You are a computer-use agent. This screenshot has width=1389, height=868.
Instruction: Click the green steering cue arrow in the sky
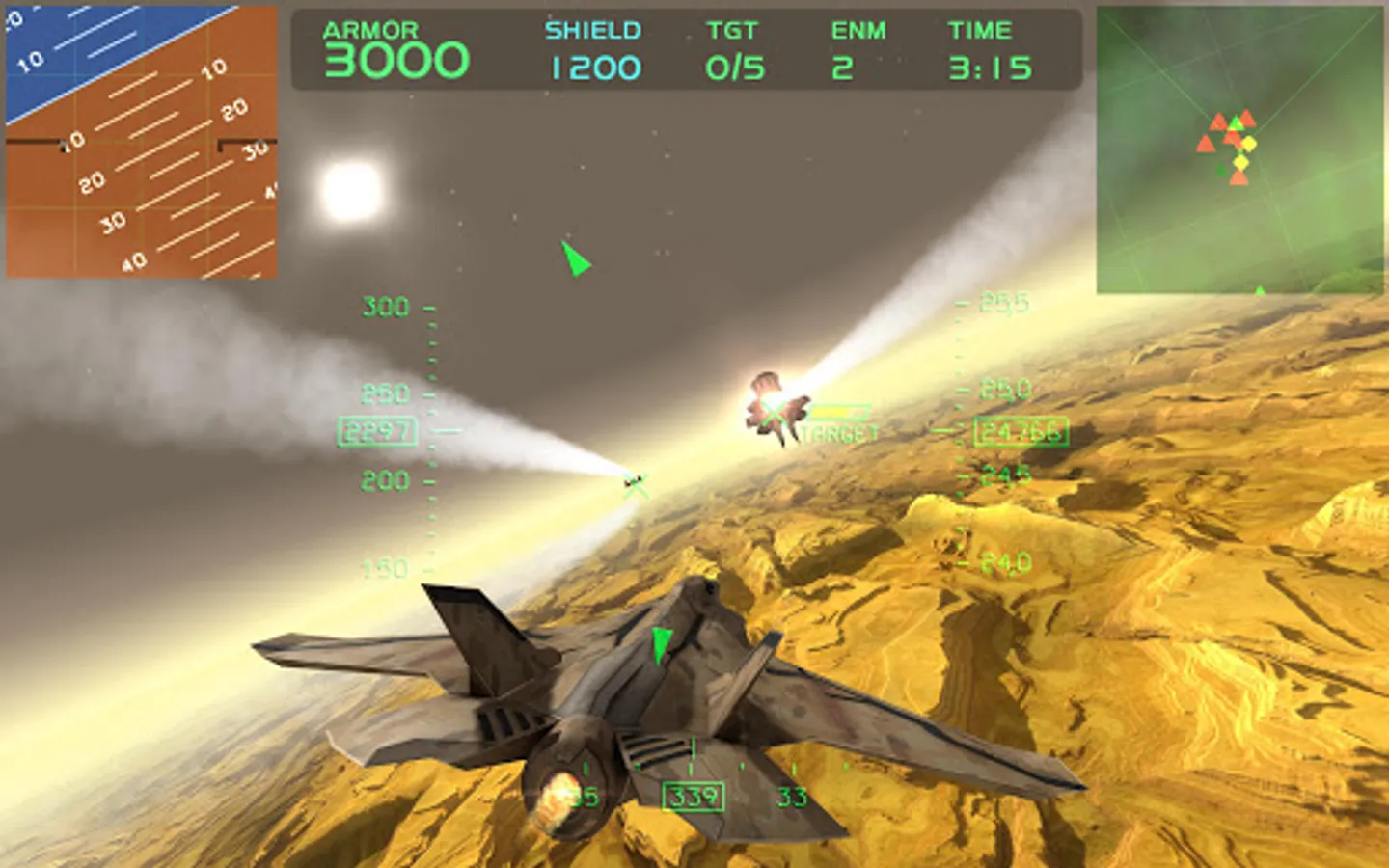coord(576,261)
